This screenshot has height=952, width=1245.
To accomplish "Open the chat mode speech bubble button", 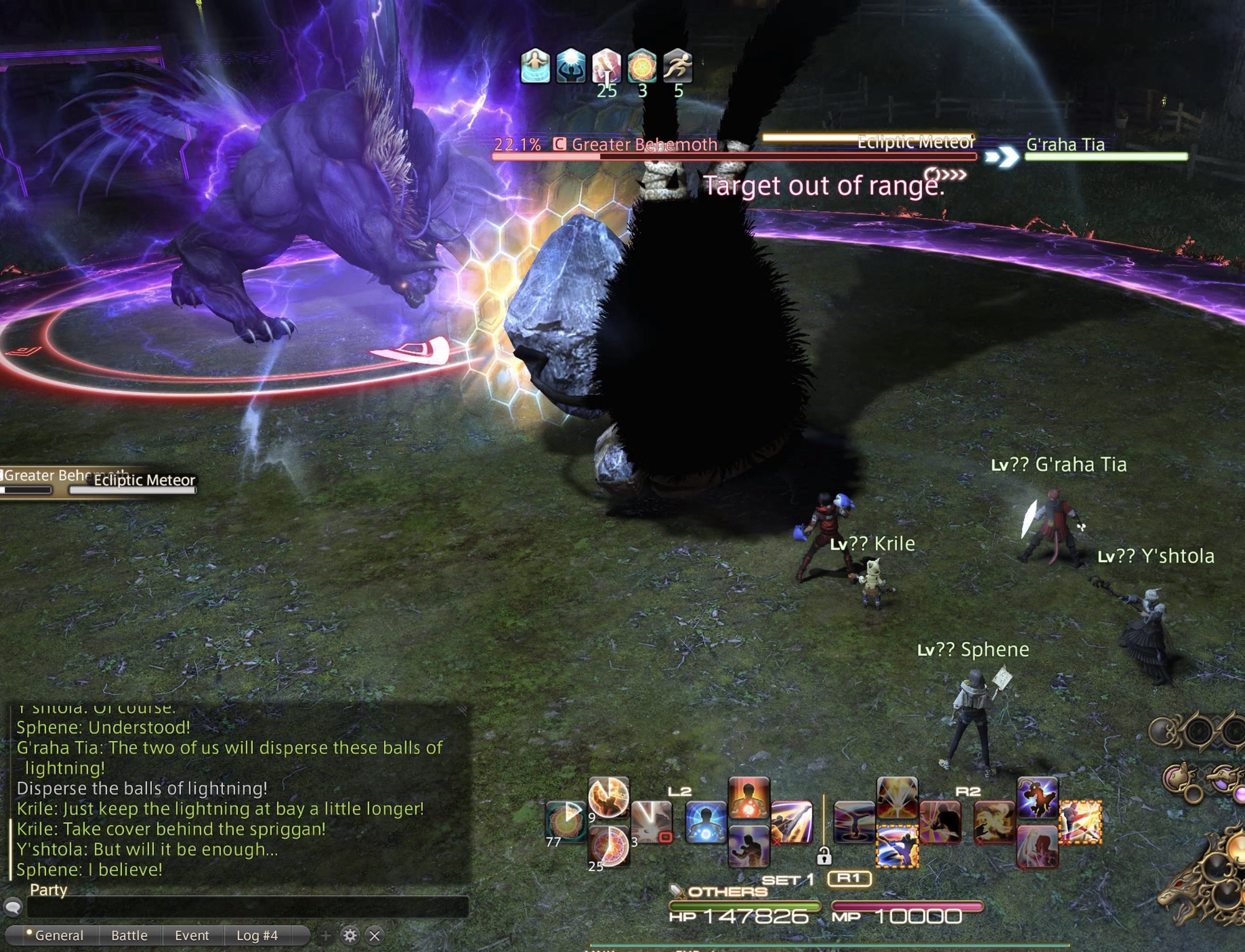I will 13,907.
